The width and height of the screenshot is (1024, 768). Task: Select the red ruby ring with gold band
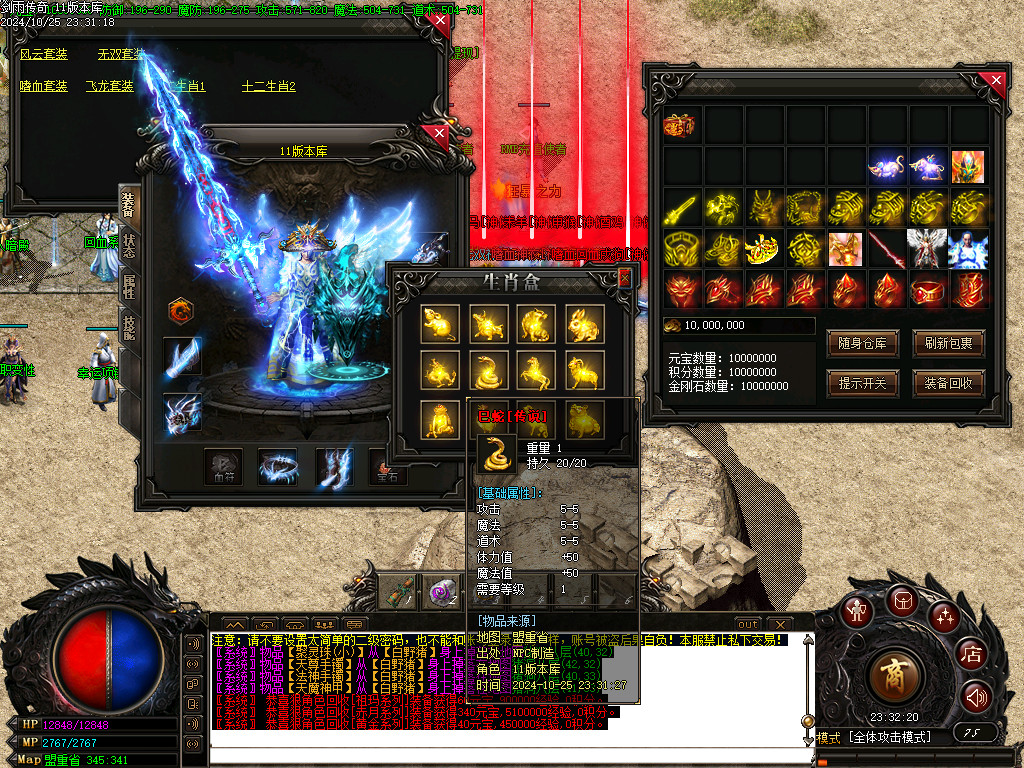tap(928, 290)
